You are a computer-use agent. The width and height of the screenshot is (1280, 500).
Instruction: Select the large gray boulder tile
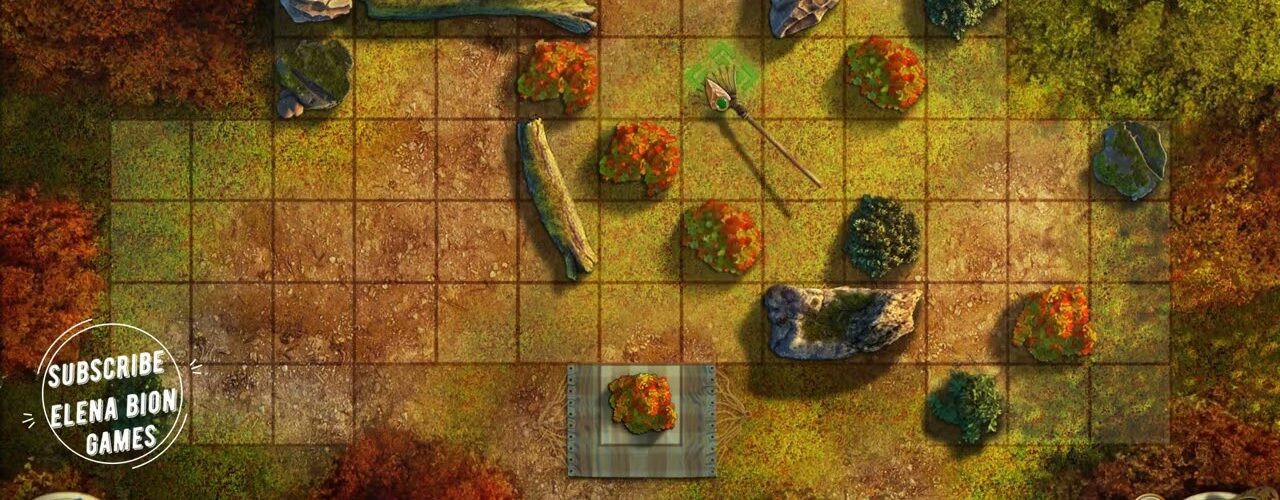(x=840, y=320)
